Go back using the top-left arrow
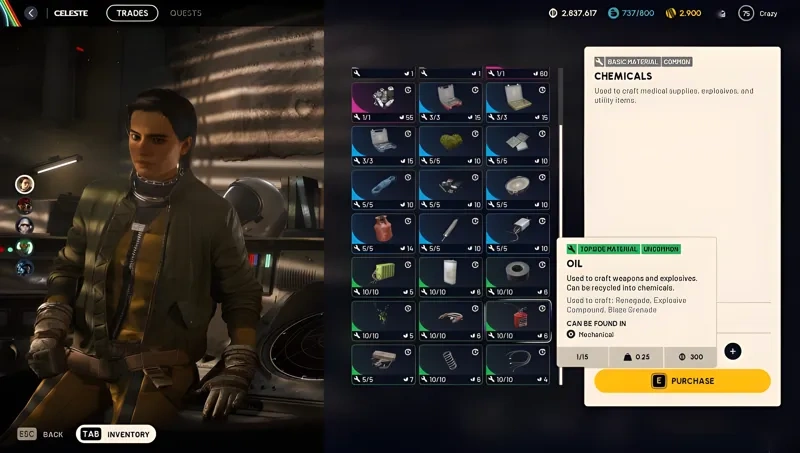This screenshot has height=453, width=800. (31, 13)
